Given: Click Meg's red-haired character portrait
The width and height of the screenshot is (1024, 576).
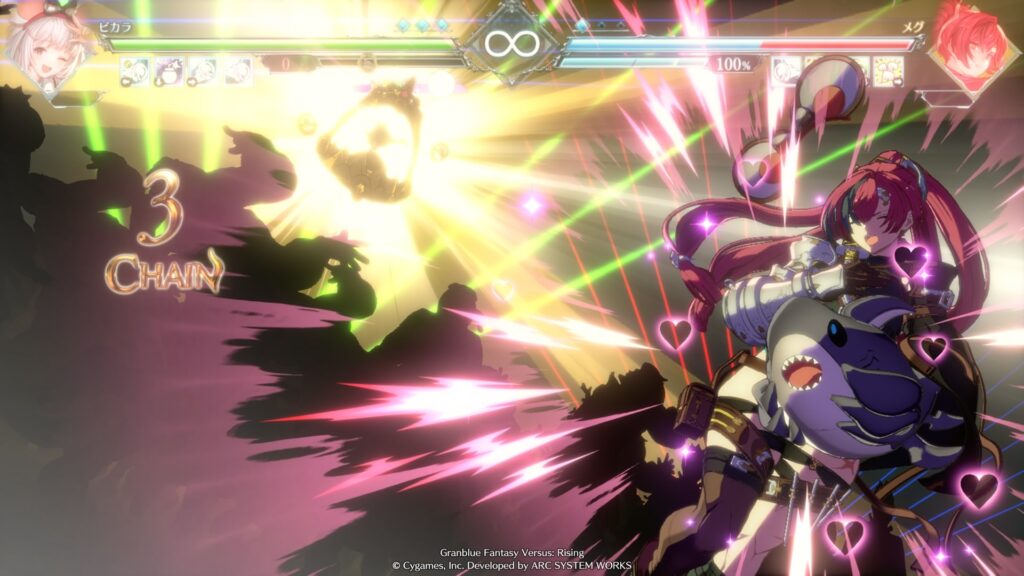Looking at the screenshot, I should coord(969,47).
